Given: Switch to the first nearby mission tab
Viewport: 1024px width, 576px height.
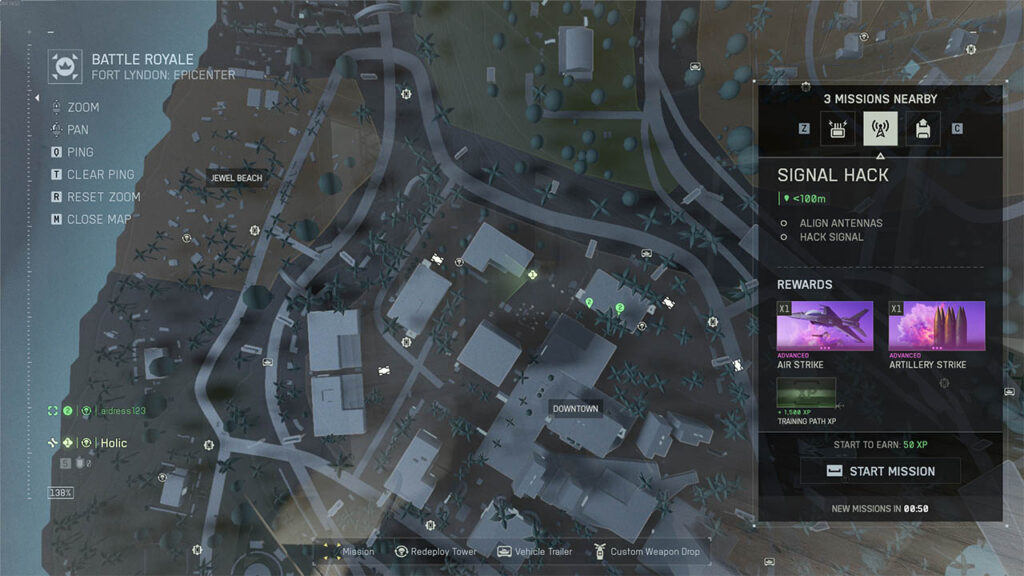Looking at the screenshot, I should pyautogui.click(x=838, y=128).
